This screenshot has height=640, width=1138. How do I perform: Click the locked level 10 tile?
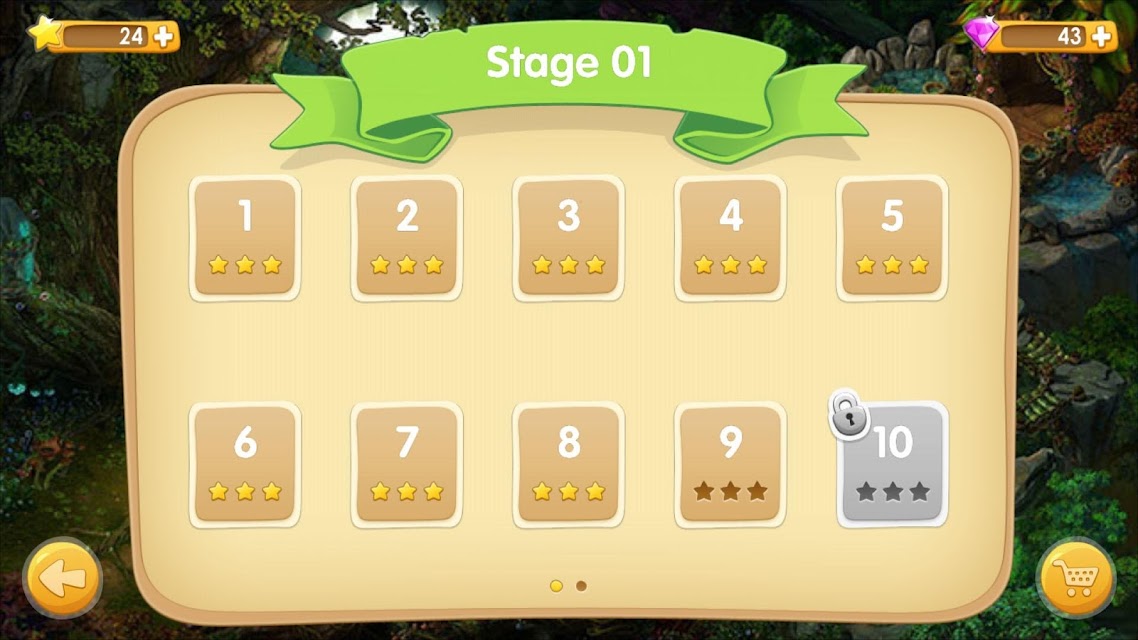point(892,464)
